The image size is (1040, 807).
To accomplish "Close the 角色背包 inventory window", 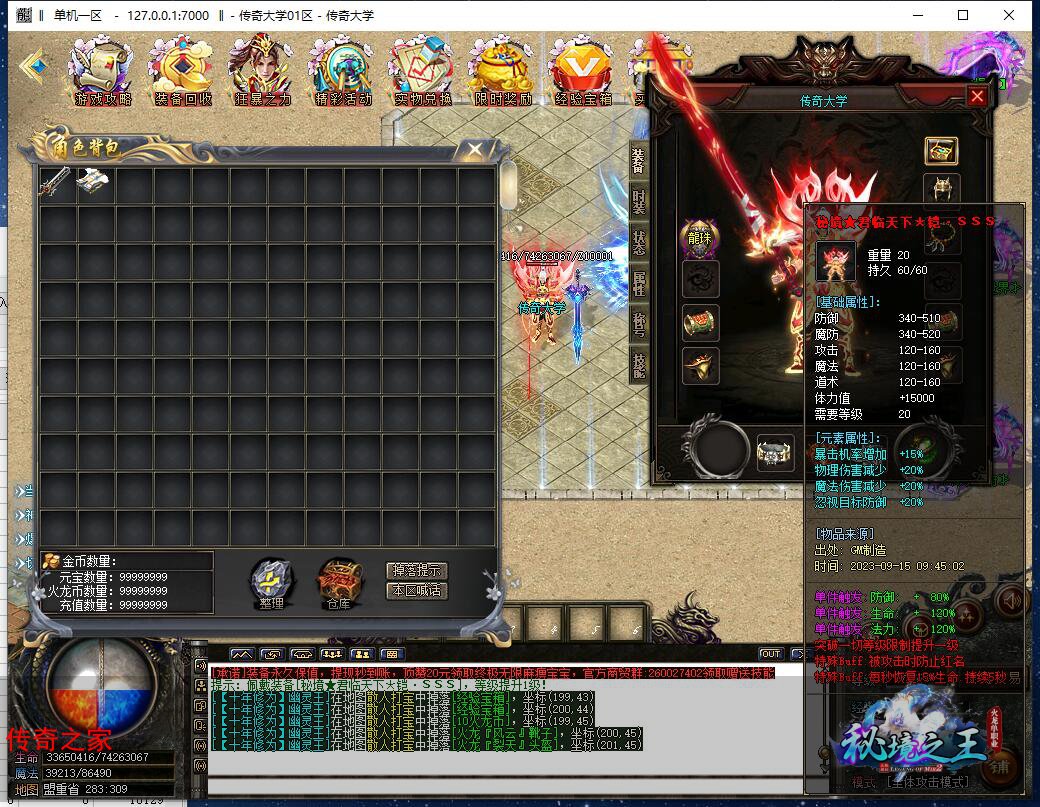I will click(x=473, y=150).
